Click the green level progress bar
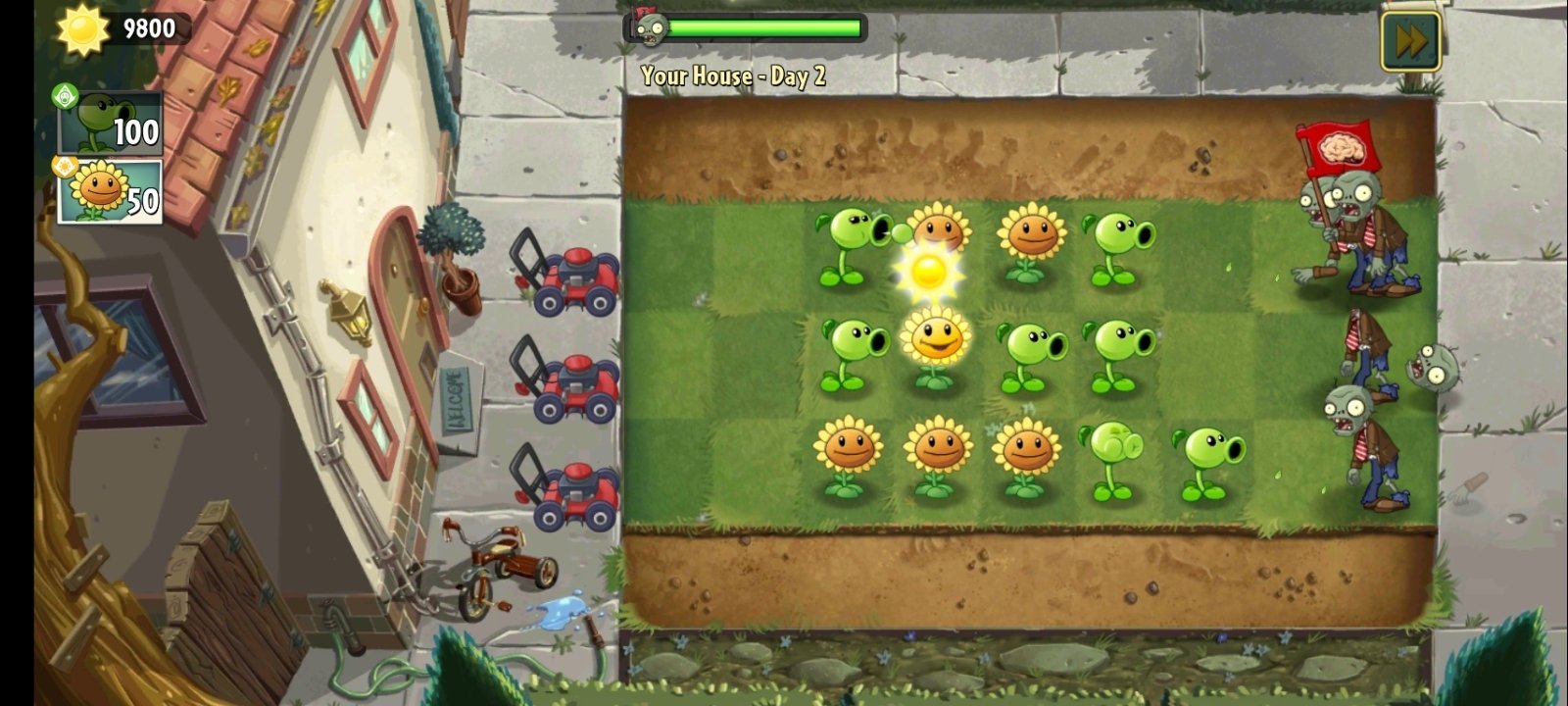 tap(764, 27)
